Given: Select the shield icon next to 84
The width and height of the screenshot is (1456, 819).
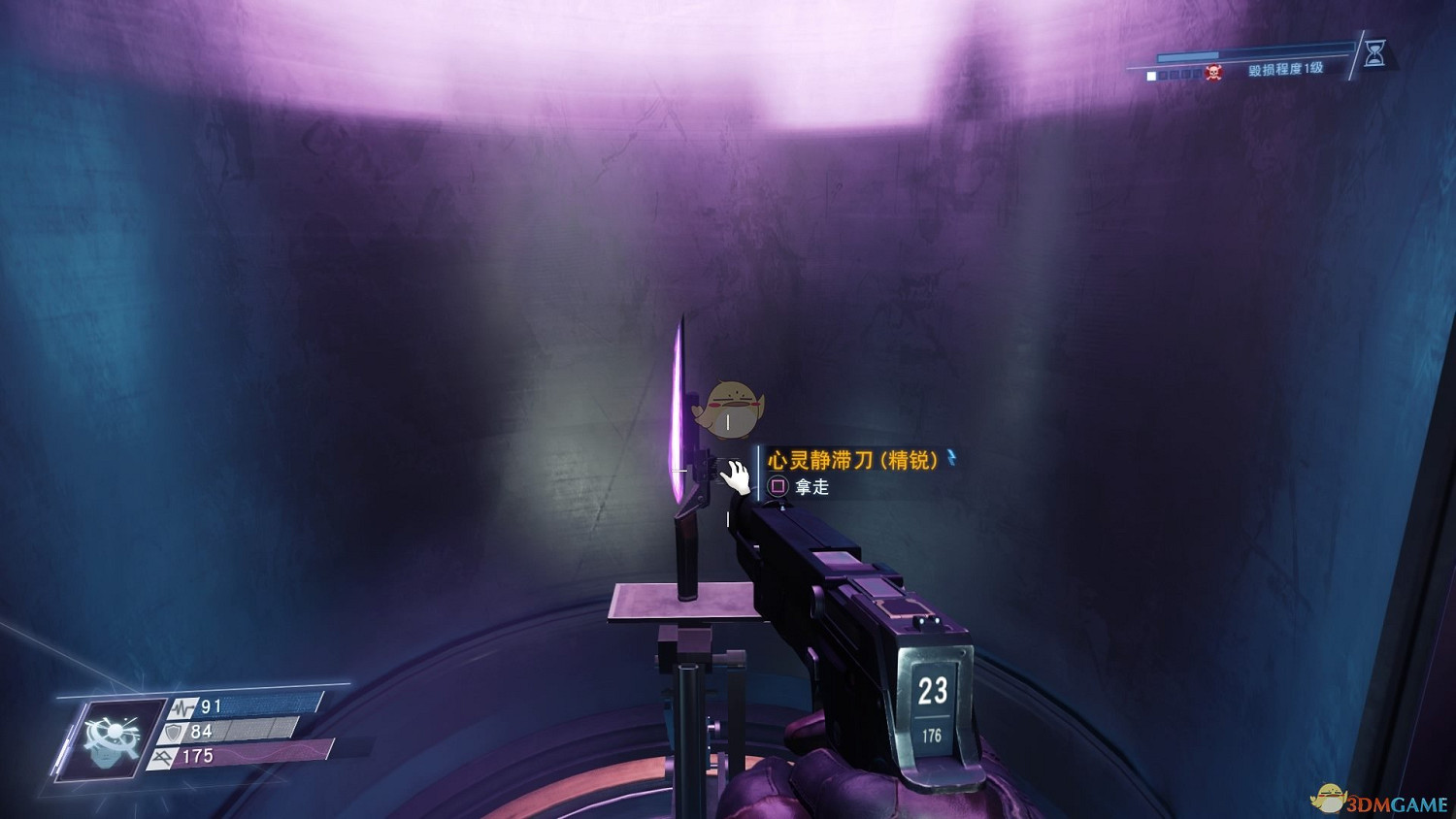Looking at the screenshot, I should [x=173, y=731].
